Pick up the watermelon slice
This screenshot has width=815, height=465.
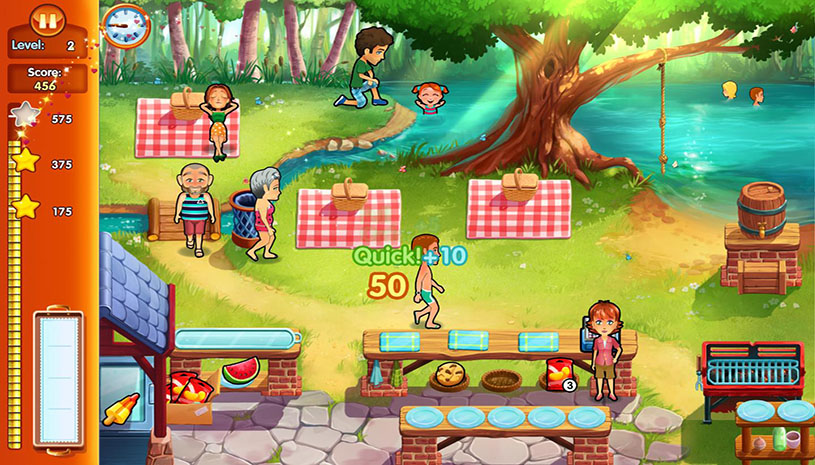(x=240, y=371)
